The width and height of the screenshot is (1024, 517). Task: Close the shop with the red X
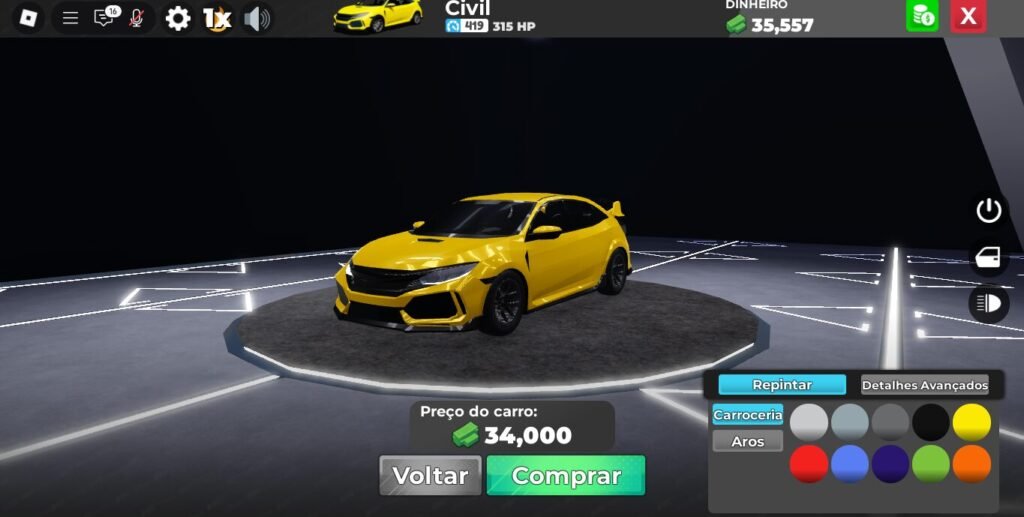coord(967,16)
